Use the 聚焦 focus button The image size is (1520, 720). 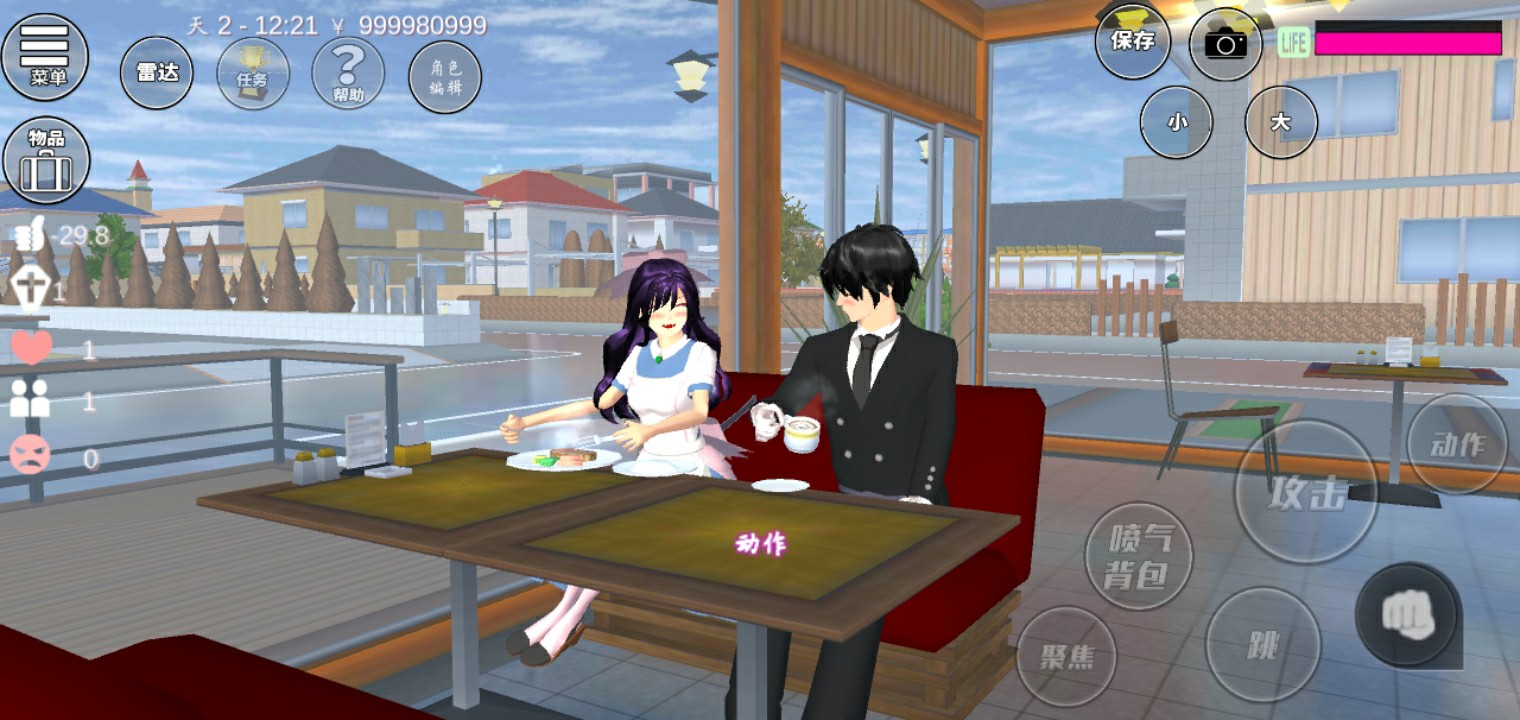[x=1066, y=656]
